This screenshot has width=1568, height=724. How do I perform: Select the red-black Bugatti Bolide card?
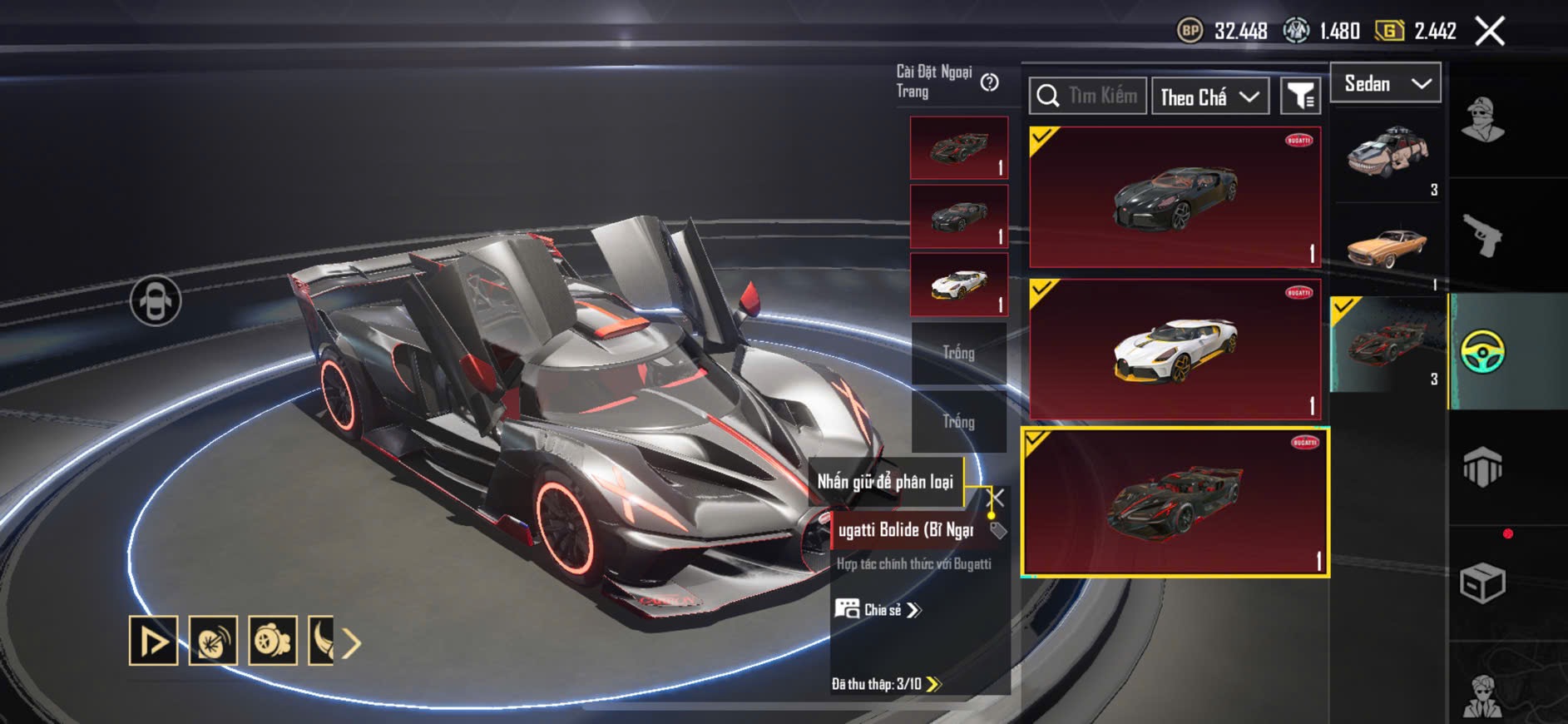(1175, 503)
